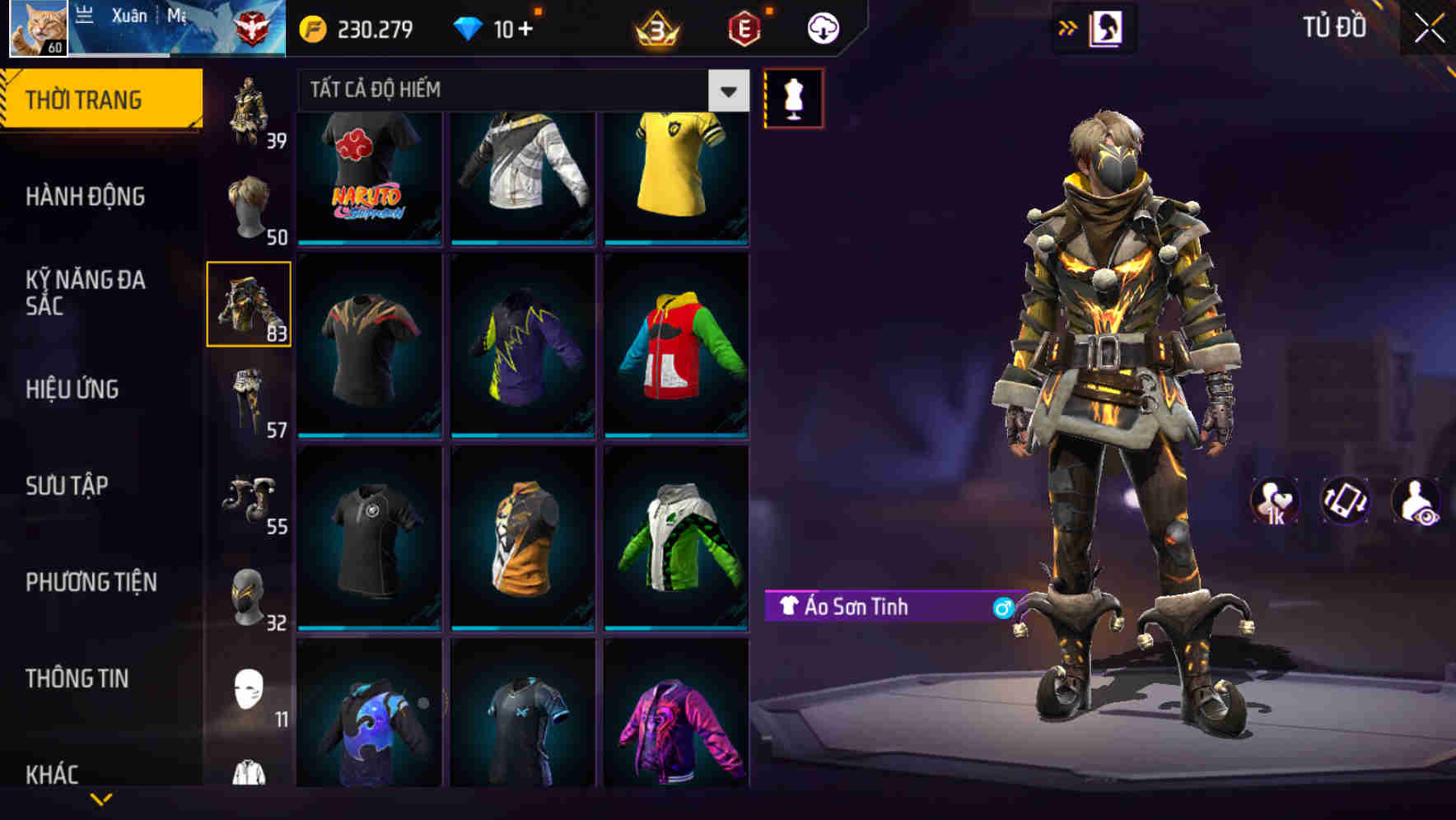Click the gold coin balance icon
Image resolution: width=1456 pixels, height=820 pixels.
tap(314, 27)
